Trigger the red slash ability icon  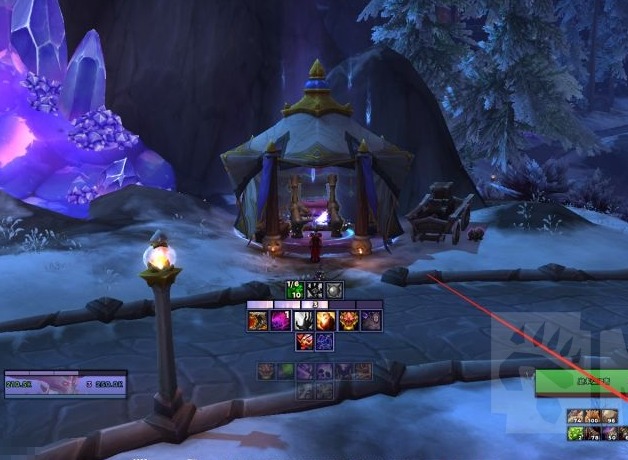pyautogui.click(x=304, y=342)
